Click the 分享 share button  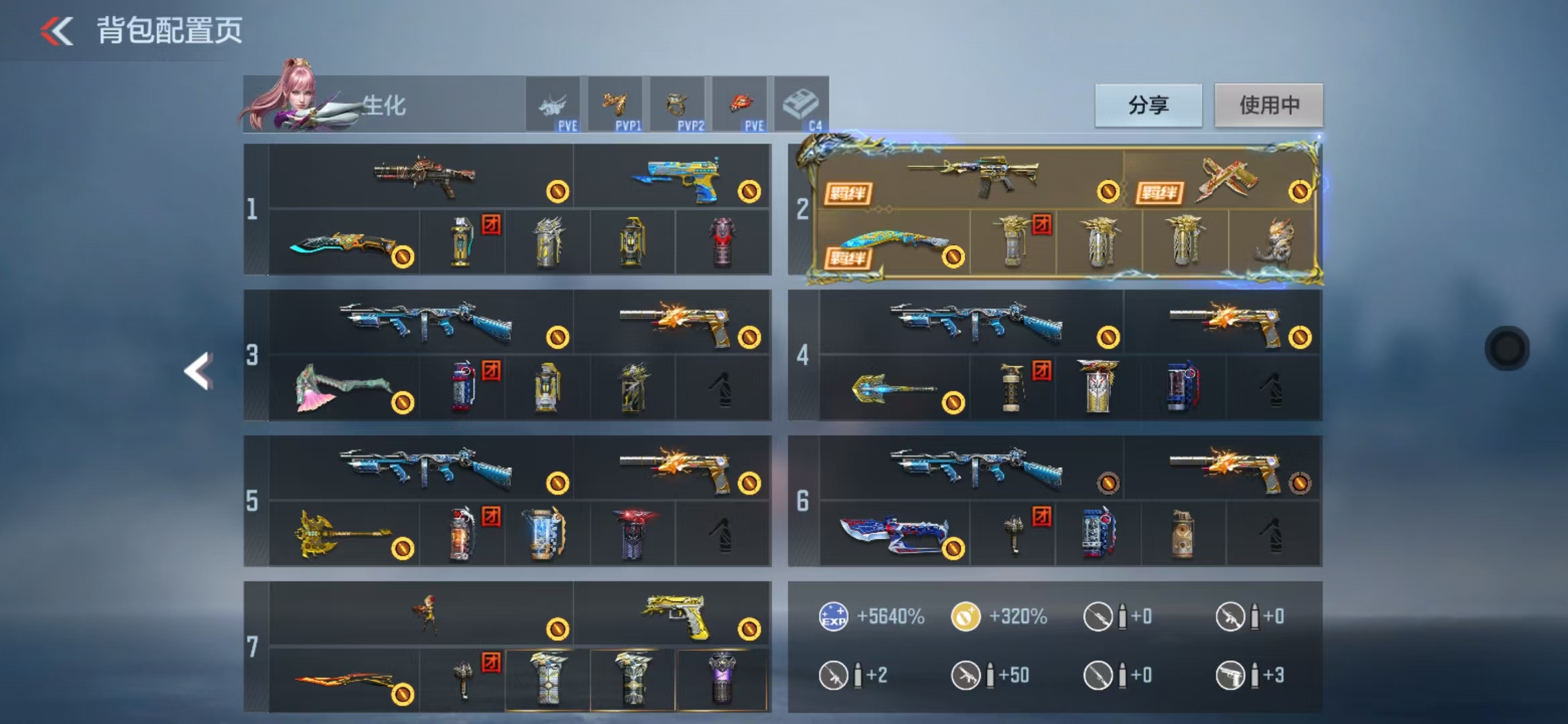pyautogui.click(x=1148, y=105)
